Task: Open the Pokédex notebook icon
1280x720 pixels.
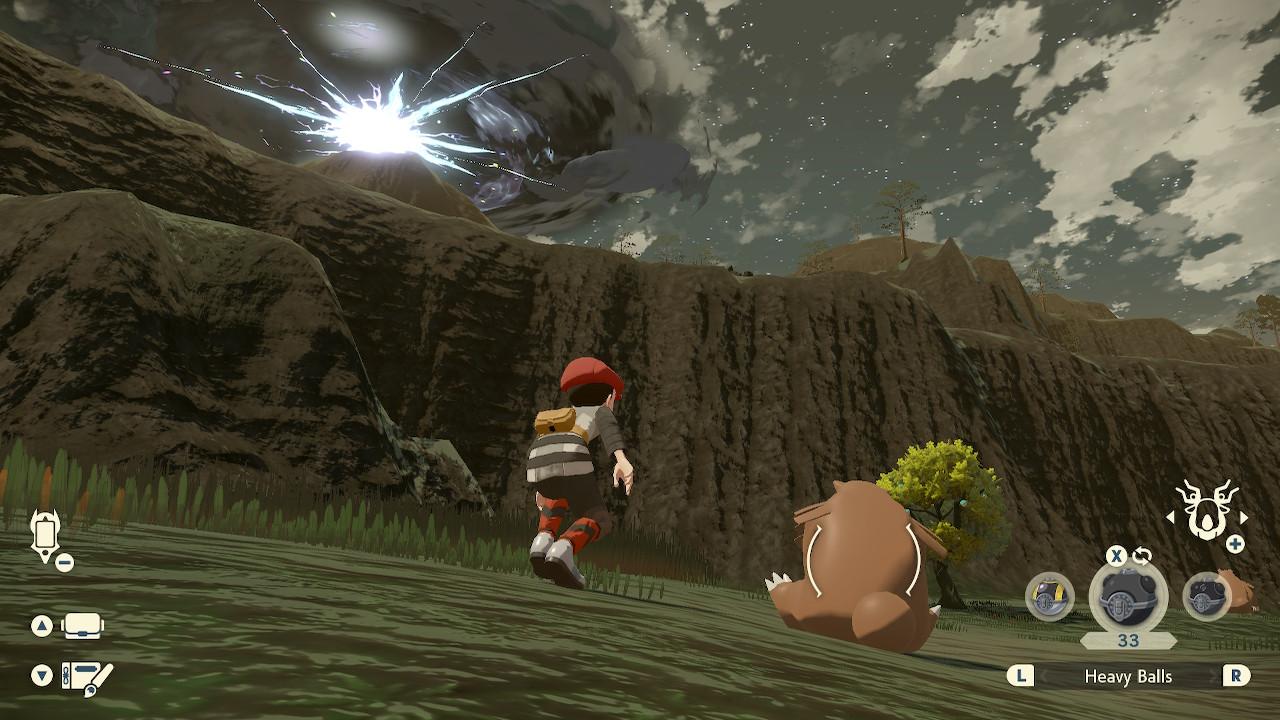Action: (86, 676)
